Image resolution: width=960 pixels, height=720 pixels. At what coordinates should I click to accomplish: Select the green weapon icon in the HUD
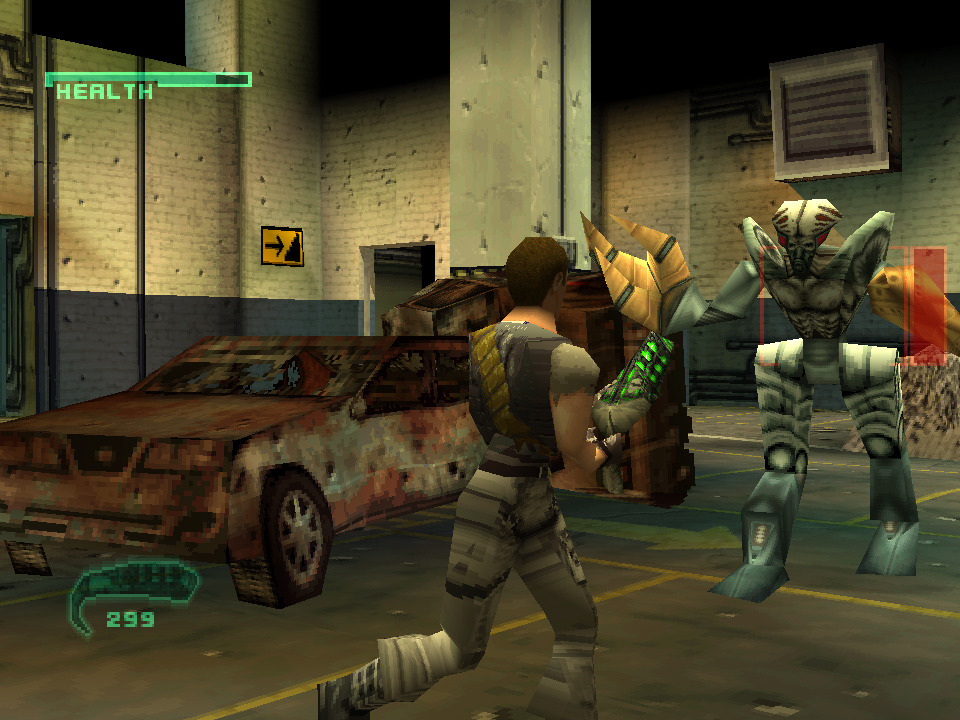pos(133,586)
